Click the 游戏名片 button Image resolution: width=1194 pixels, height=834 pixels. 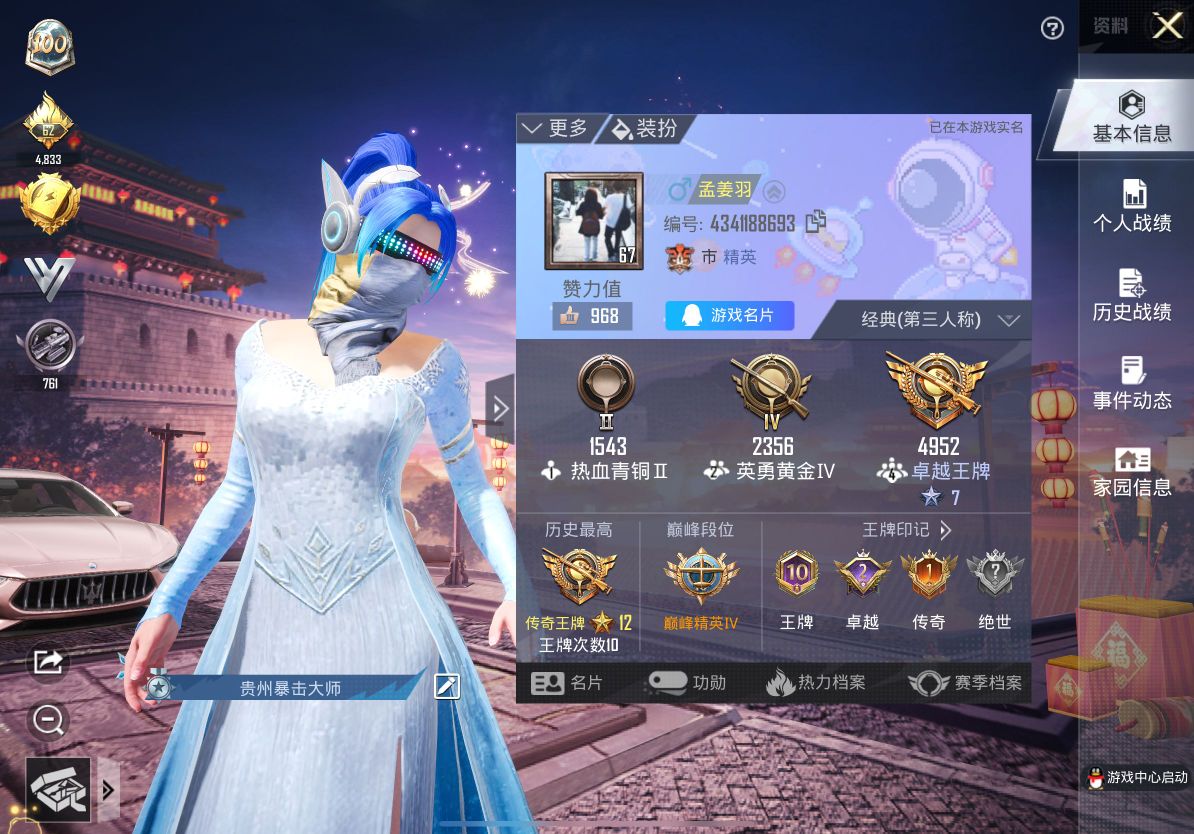(729, 316)
